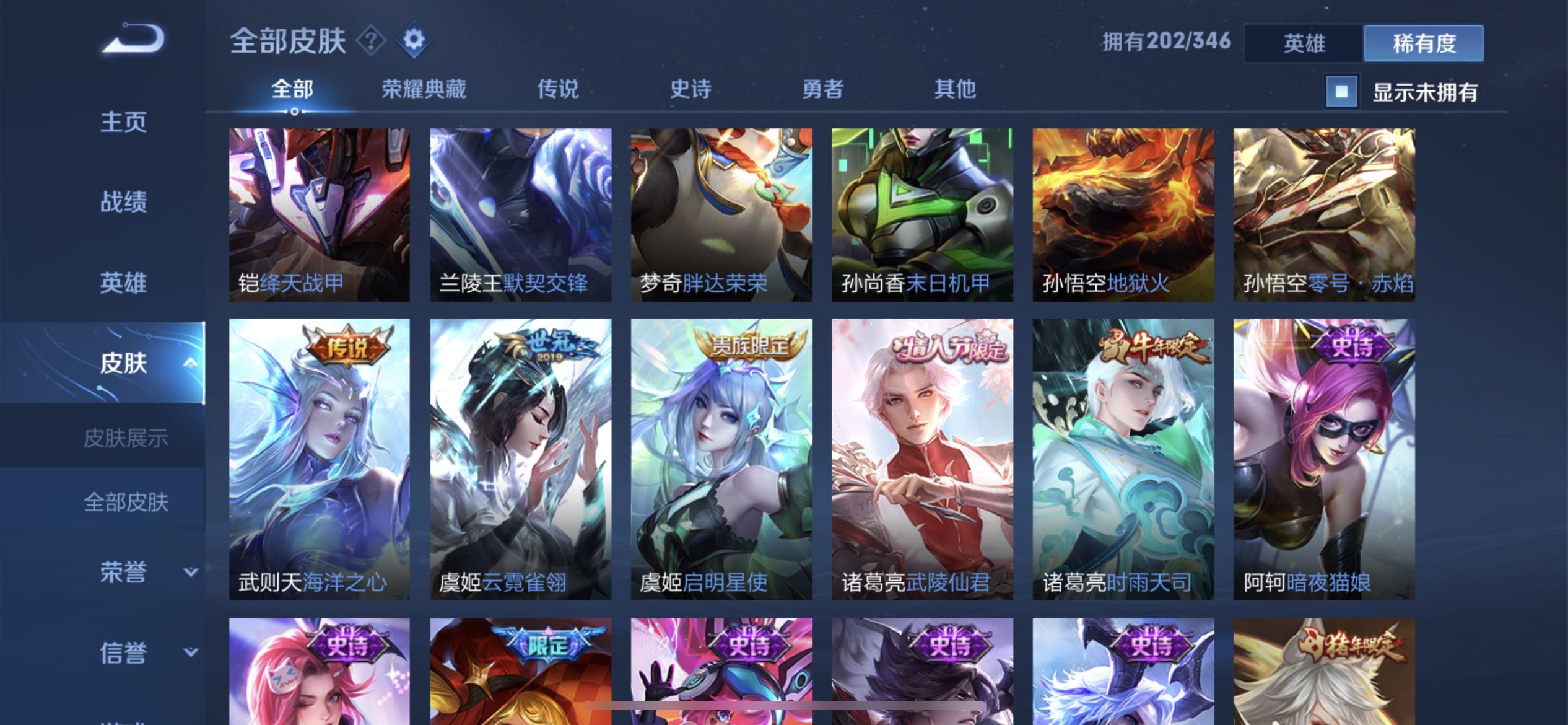Click the game logo in top-left corner
This screenshot has width=1568, height=725.
[132, 38]
